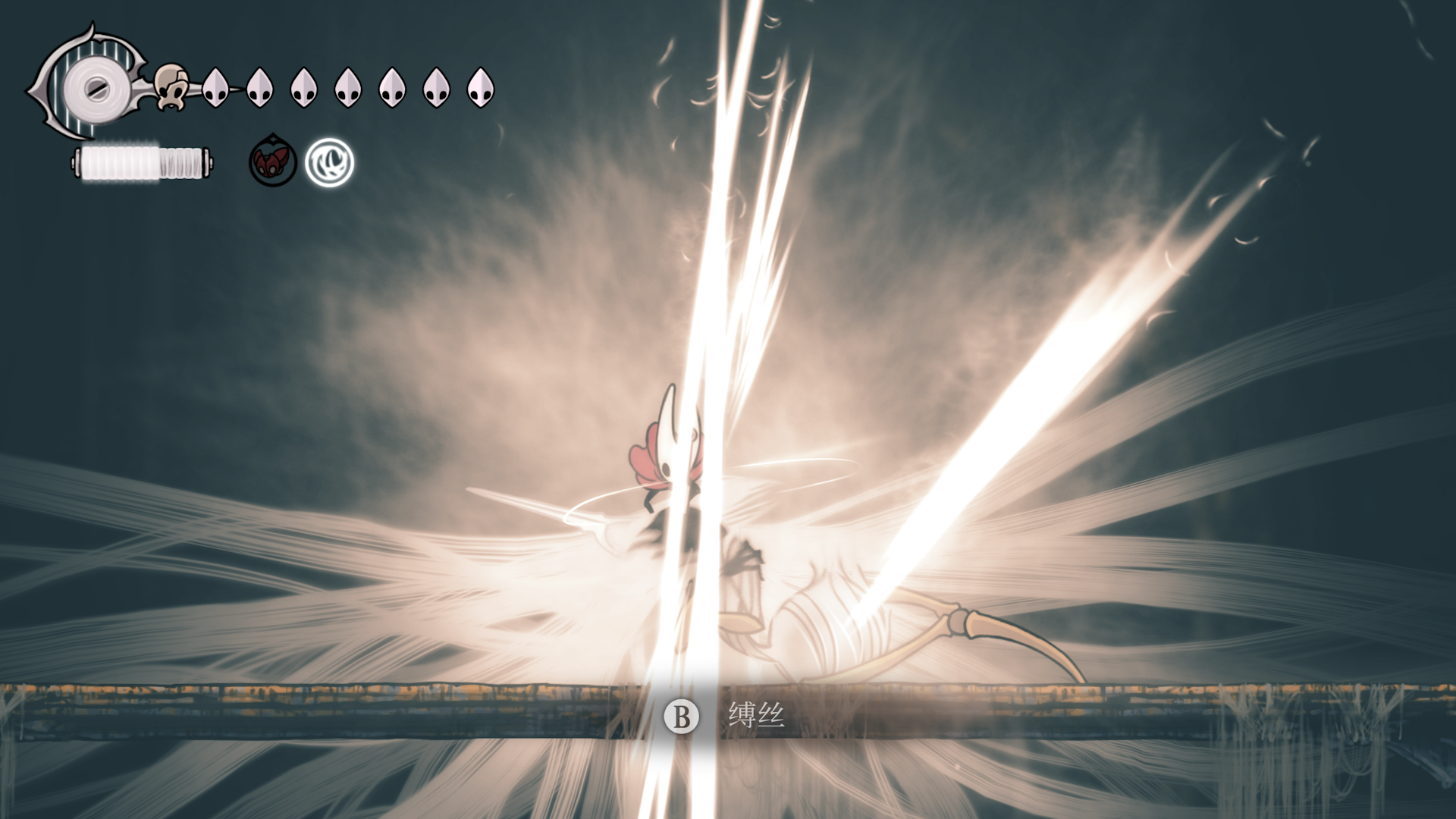This screenshot has width=1456, height=819.
Task: Activate the white swirl silk skill icon
Action: coord(330,162)
